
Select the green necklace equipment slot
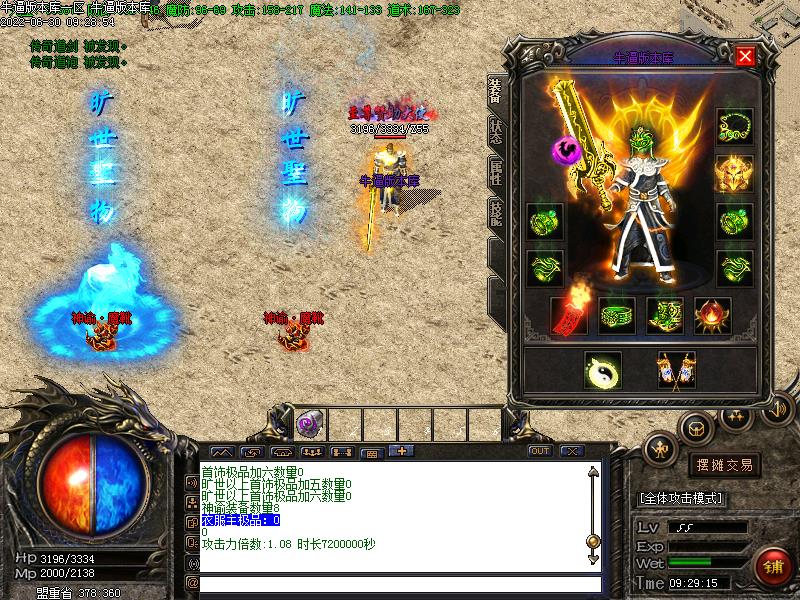[x=734, y=127]
